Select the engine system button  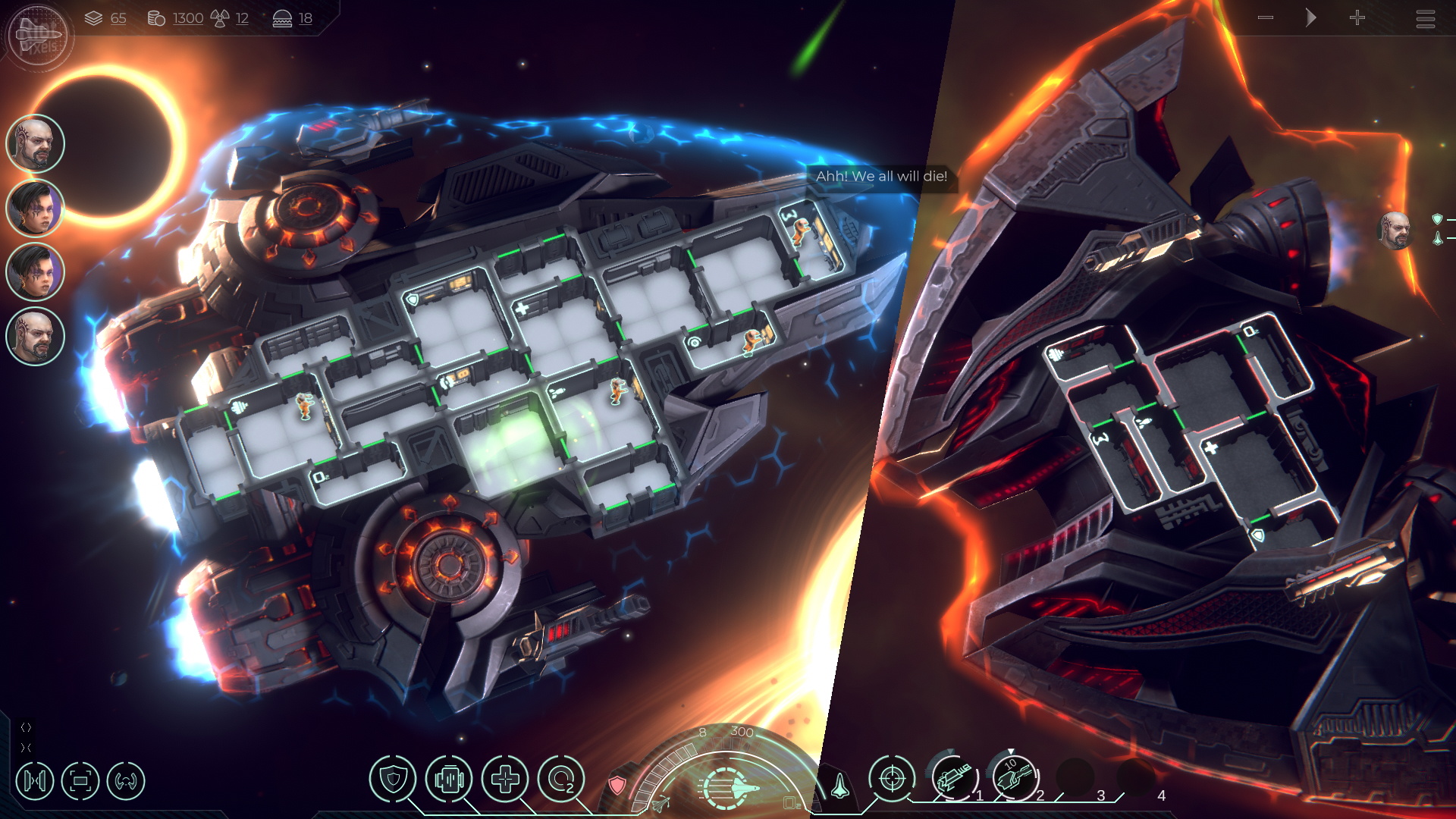pyautogui.click(x=449, y=779)
